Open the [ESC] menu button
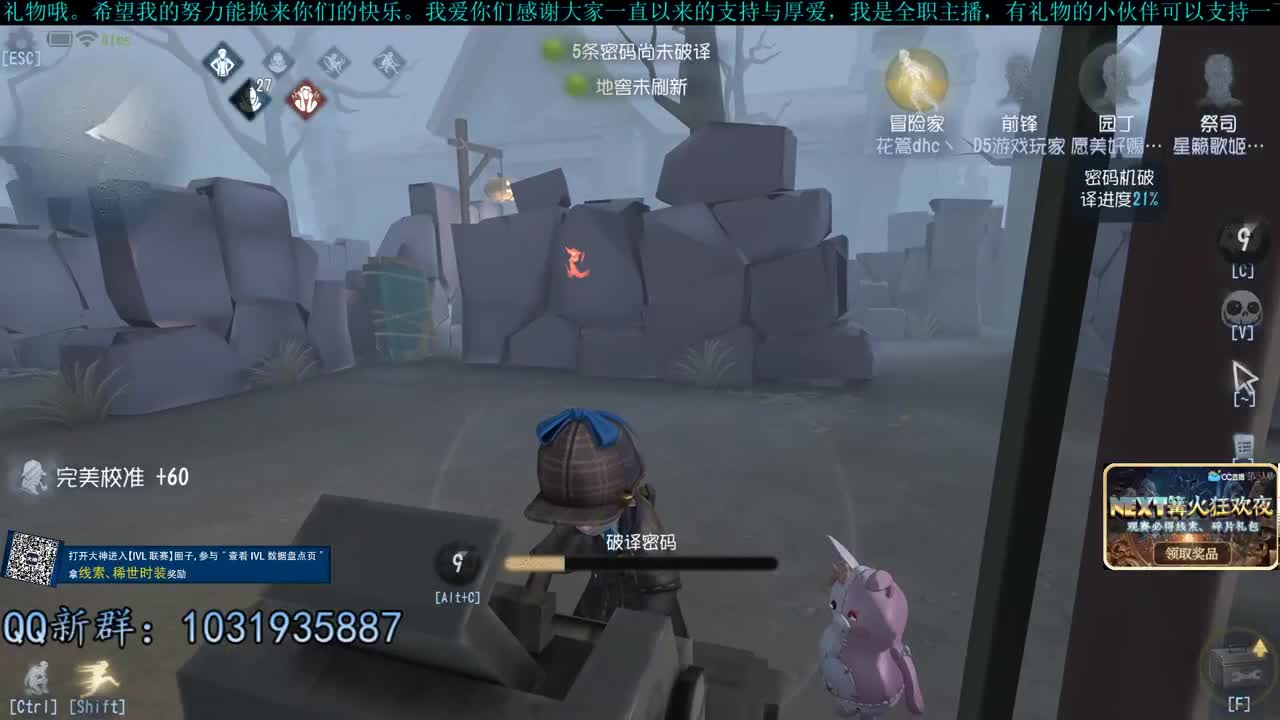 click(20, 45)
